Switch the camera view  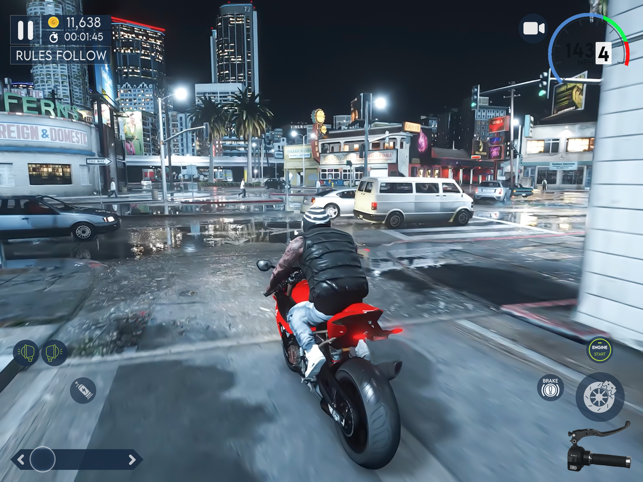[x=534, y=29]
